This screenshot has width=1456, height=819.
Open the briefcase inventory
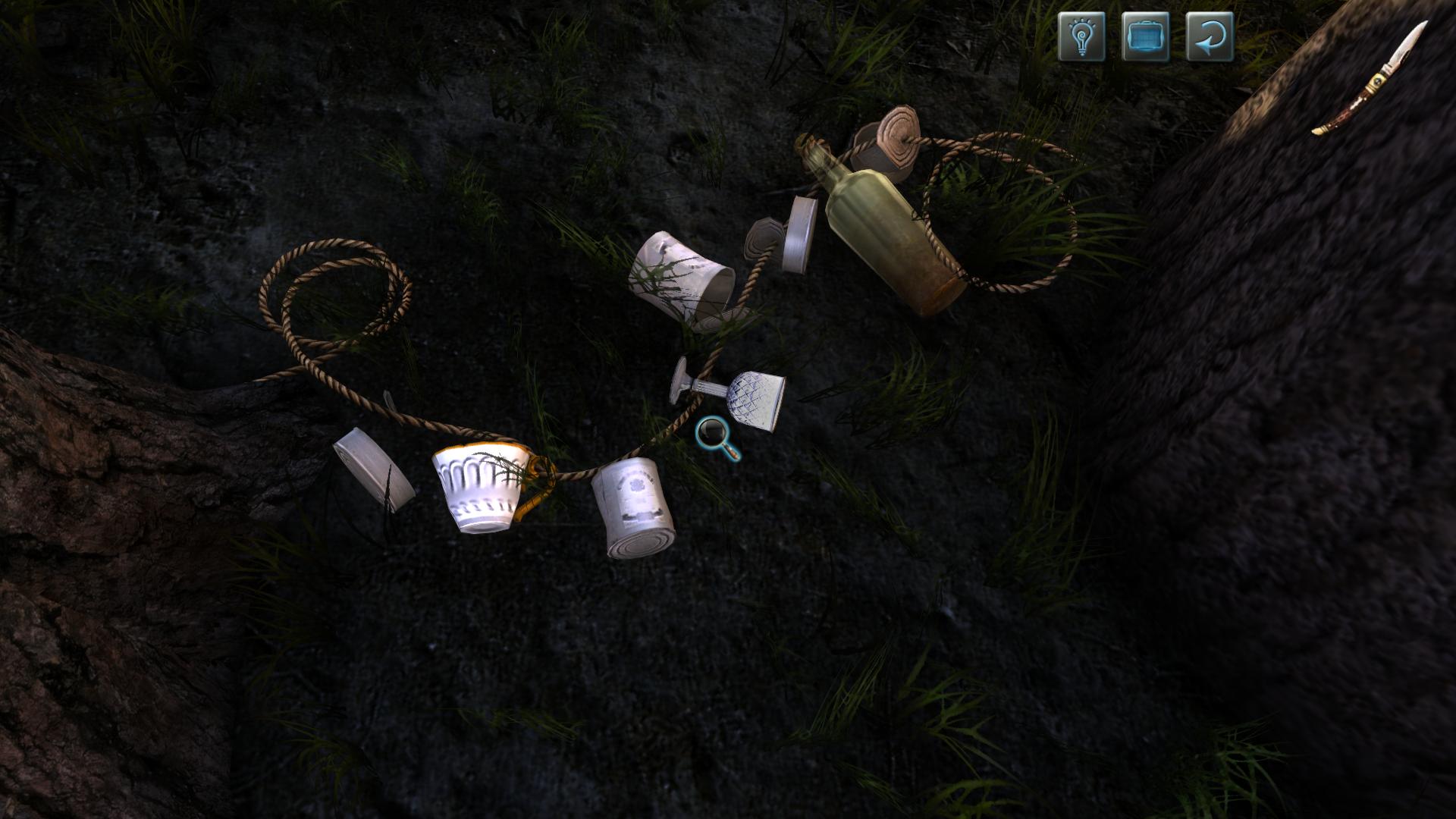[1144, 36]
